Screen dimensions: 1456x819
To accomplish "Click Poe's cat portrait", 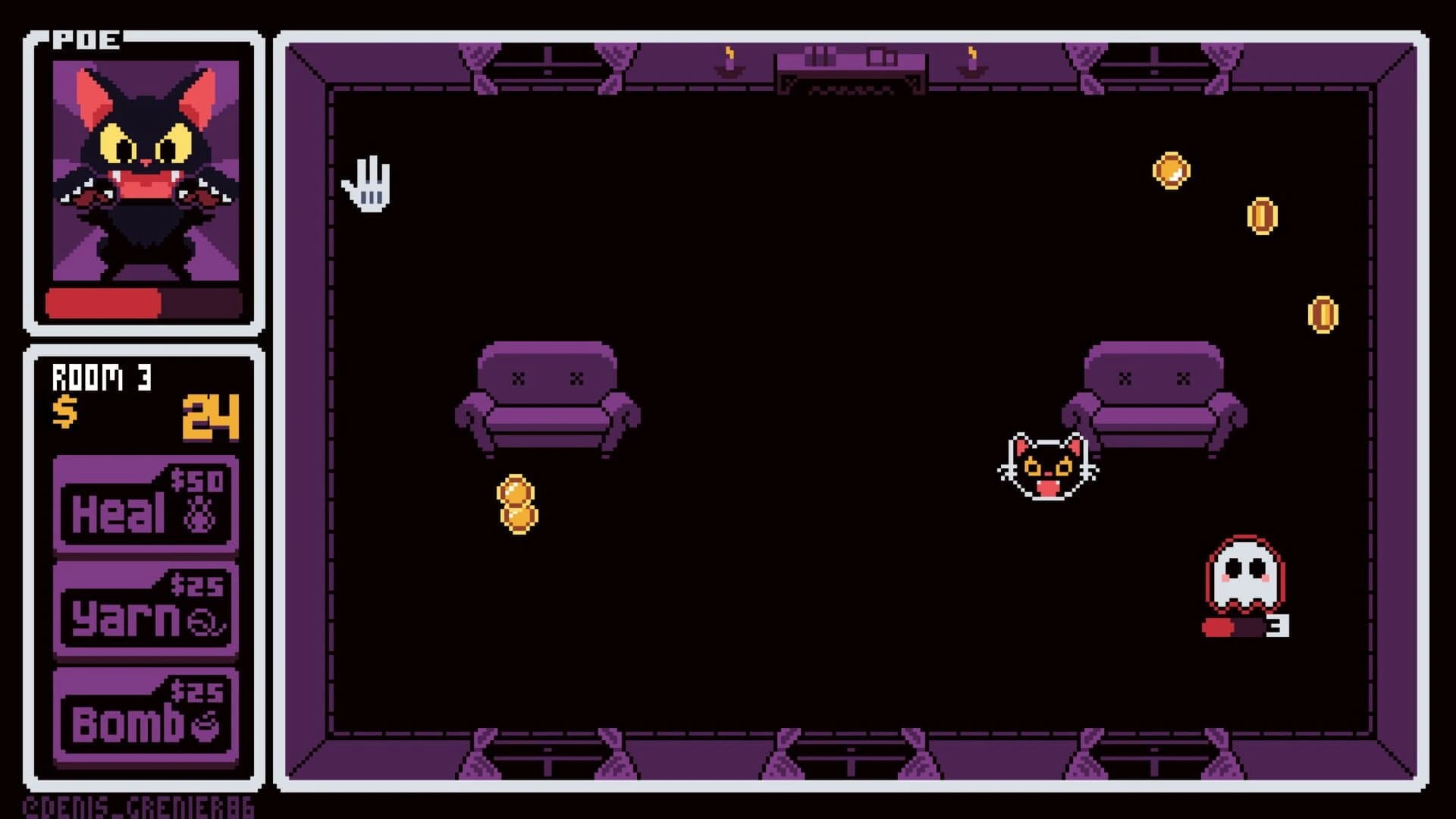I will pyautogui.click(x=144, y=171).
